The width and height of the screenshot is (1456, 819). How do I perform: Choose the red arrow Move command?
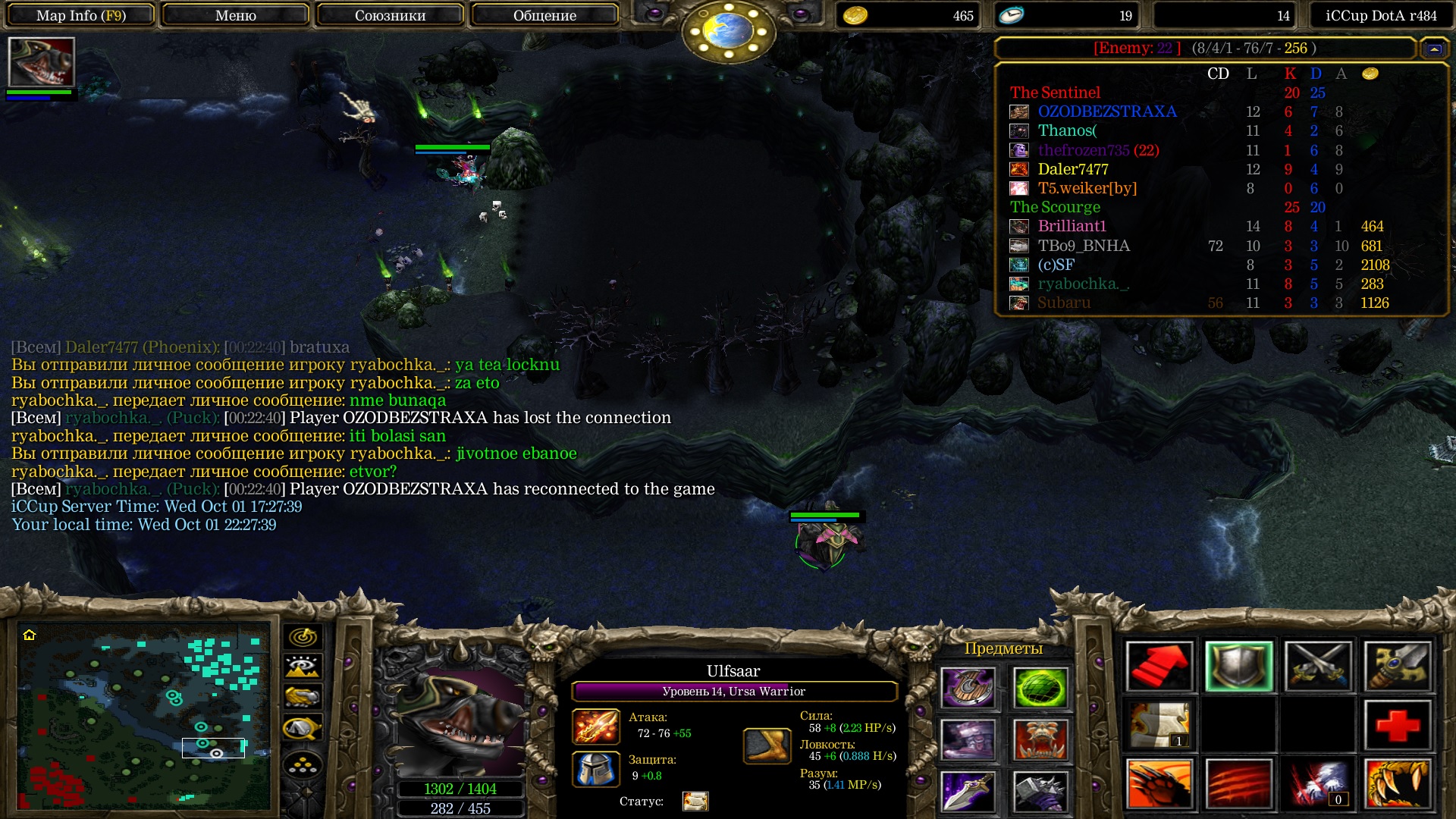pos(1159,667)
